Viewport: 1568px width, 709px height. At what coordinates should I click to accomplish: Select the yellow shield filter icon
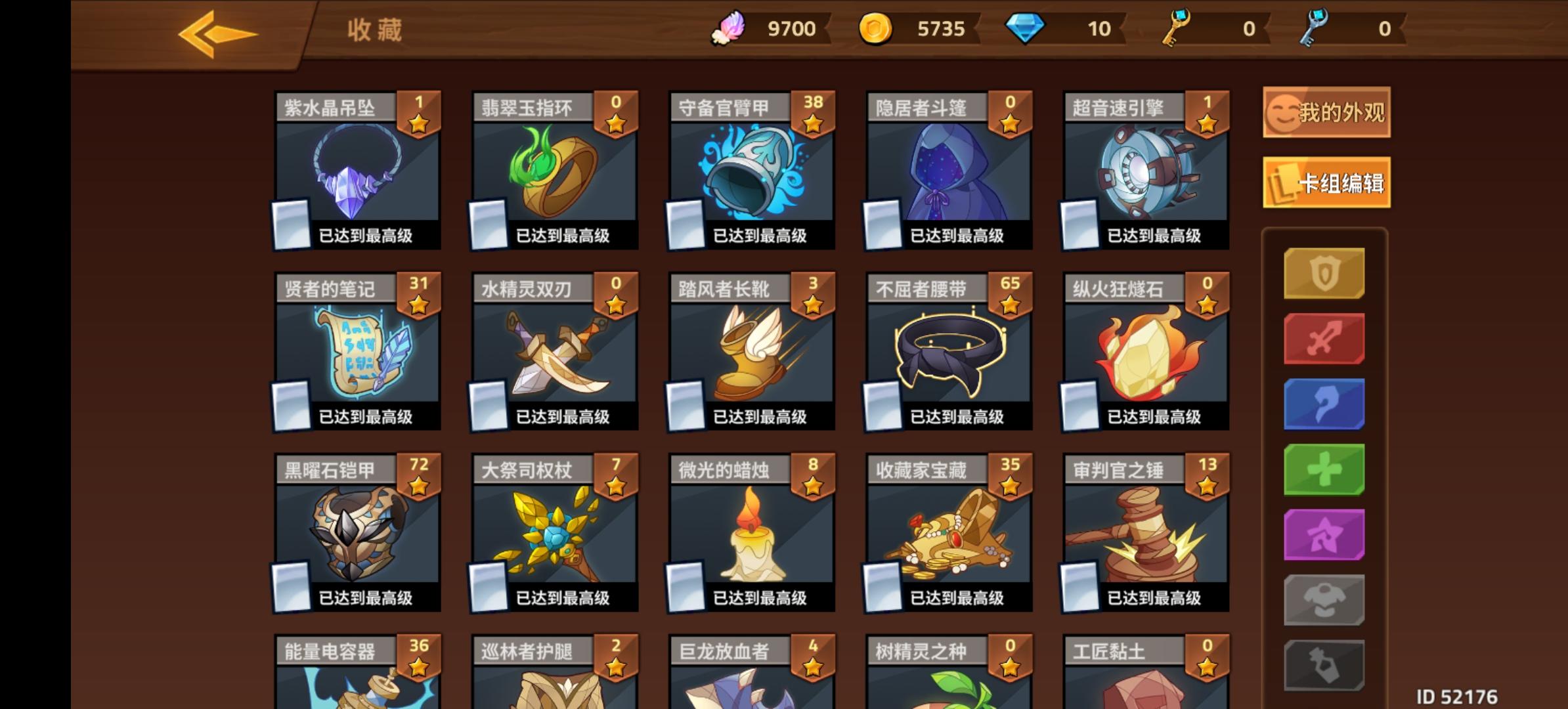1324,272
